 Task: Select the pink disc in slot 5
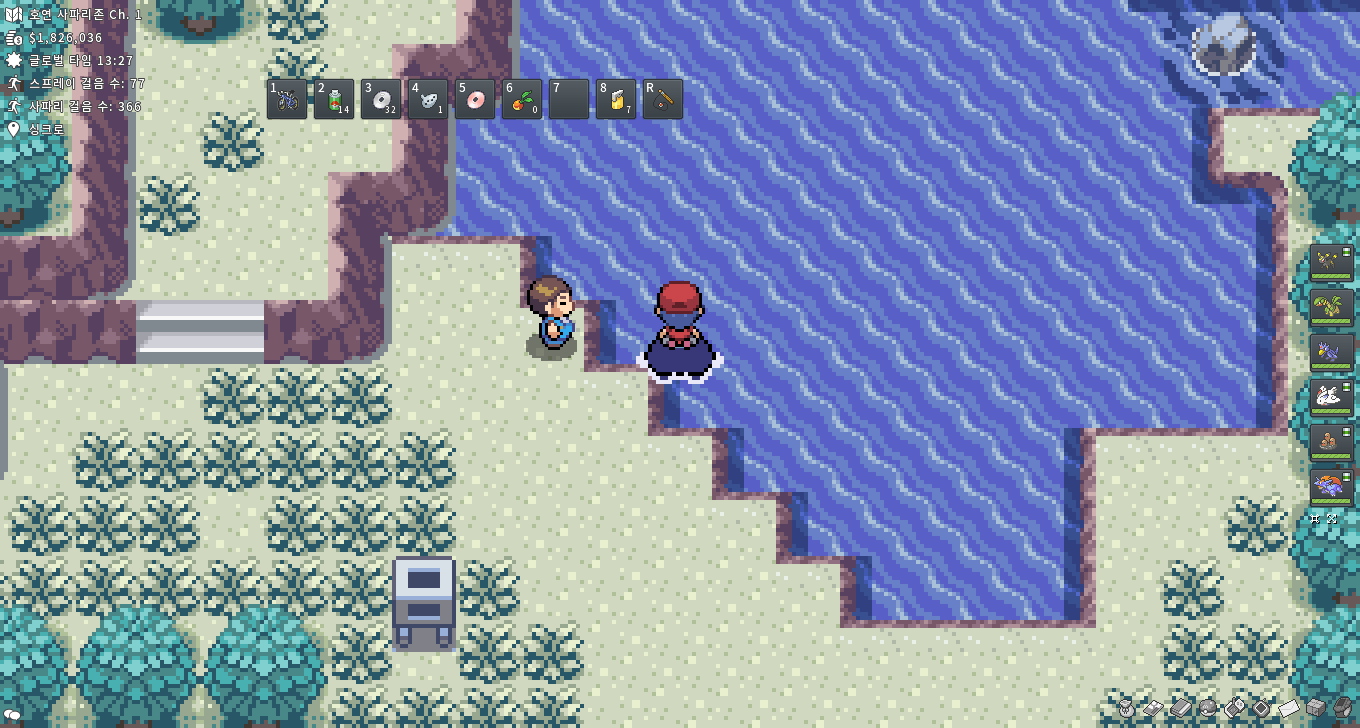coord(475,99)
